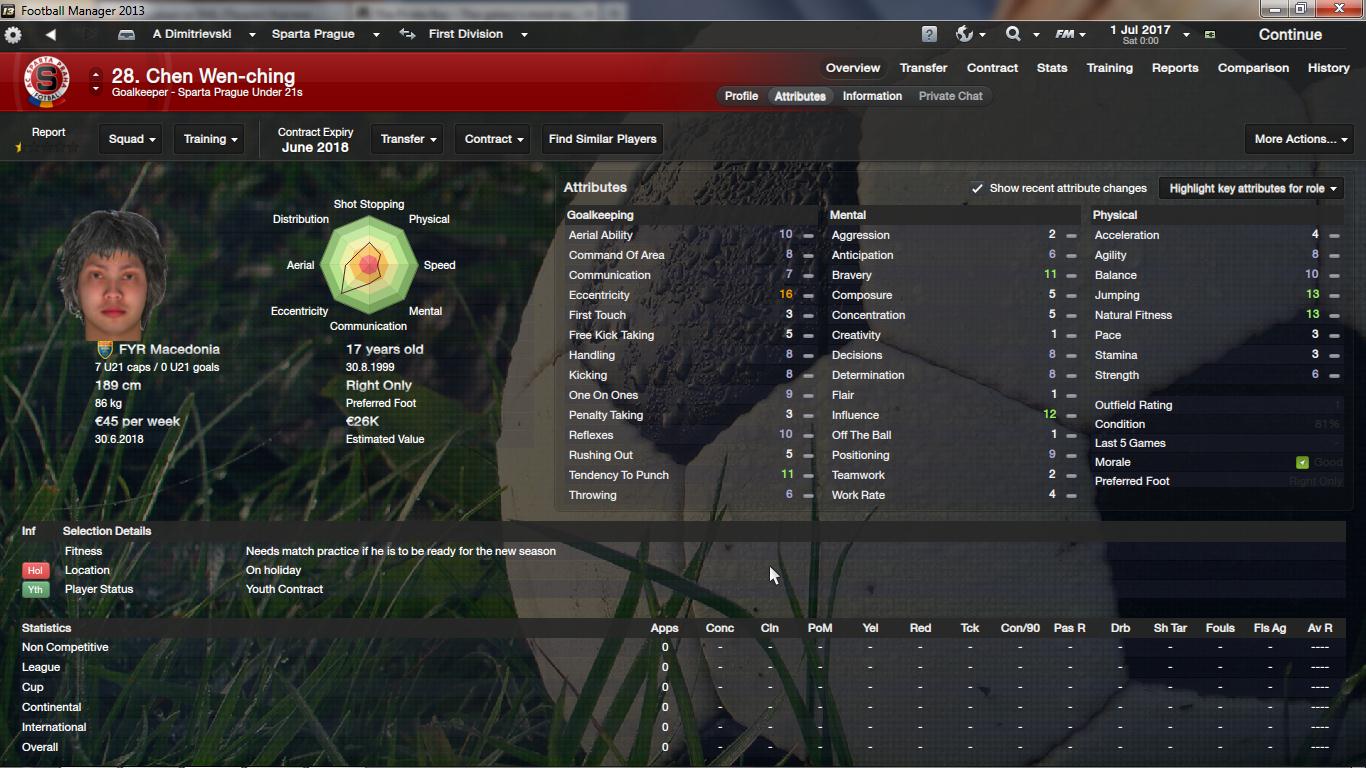Image resolution: width=1366 pixels, height=768 pixels.
Task: Toggle Show recent attribute changes
Action: tap(977, 188)
